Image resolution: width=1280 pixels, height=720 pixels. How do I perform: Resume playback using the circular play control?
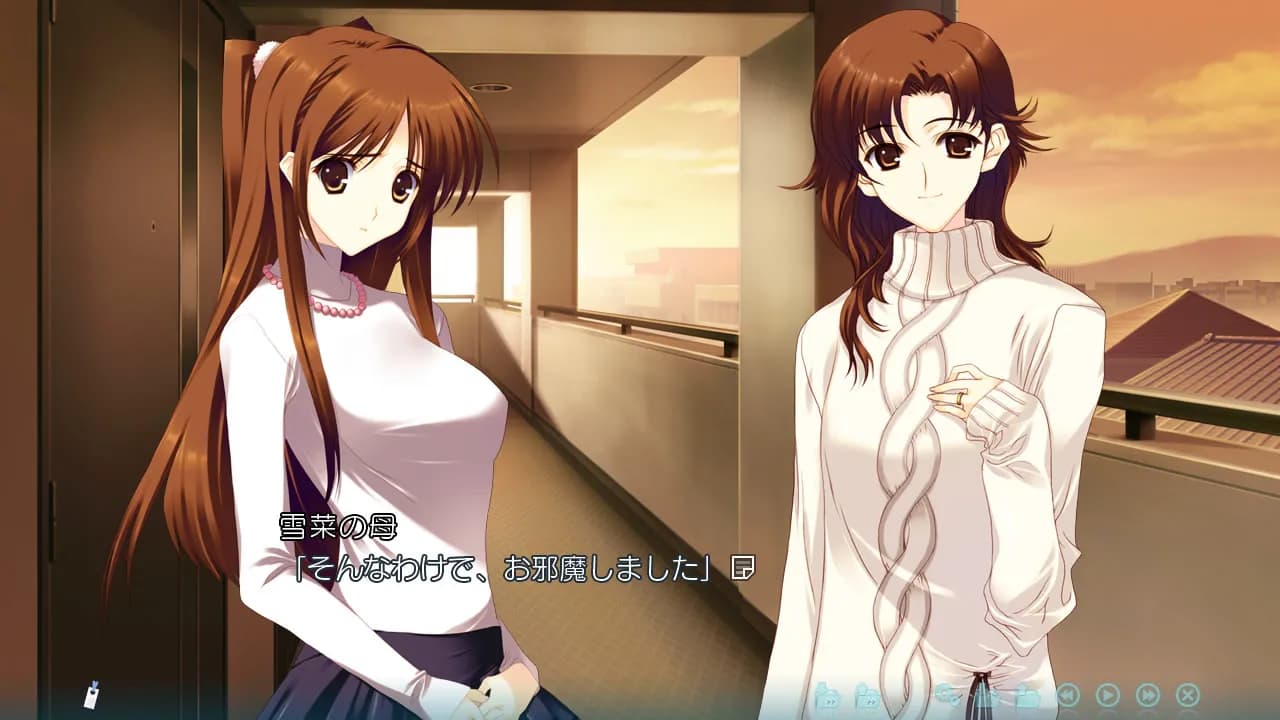point(1108,694)
